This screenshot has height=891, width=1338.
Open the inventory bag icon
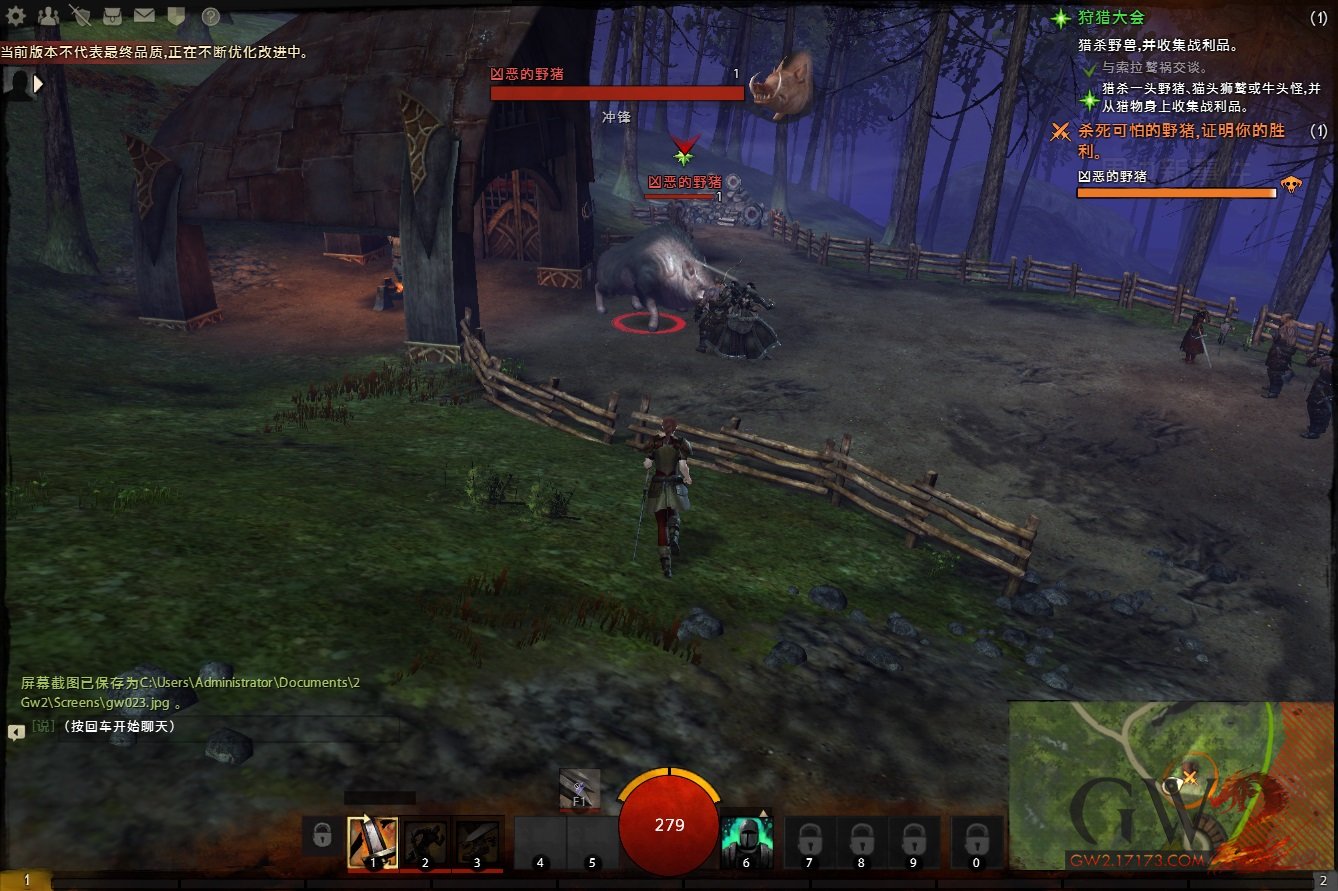pos(113,16)
